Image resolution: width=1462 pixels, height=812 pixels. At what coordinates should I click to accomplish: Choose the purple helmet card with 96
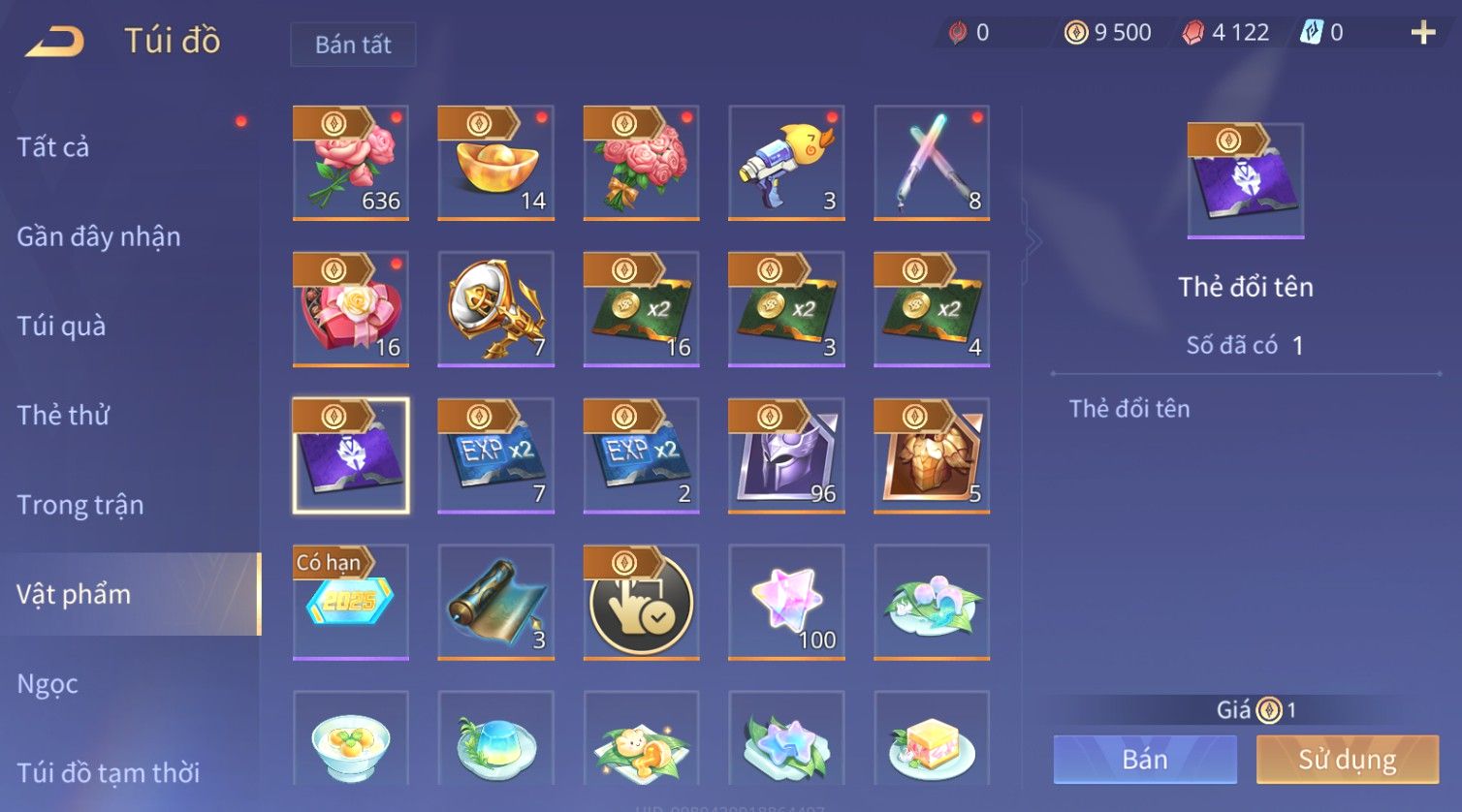click(x=786, y=455)
